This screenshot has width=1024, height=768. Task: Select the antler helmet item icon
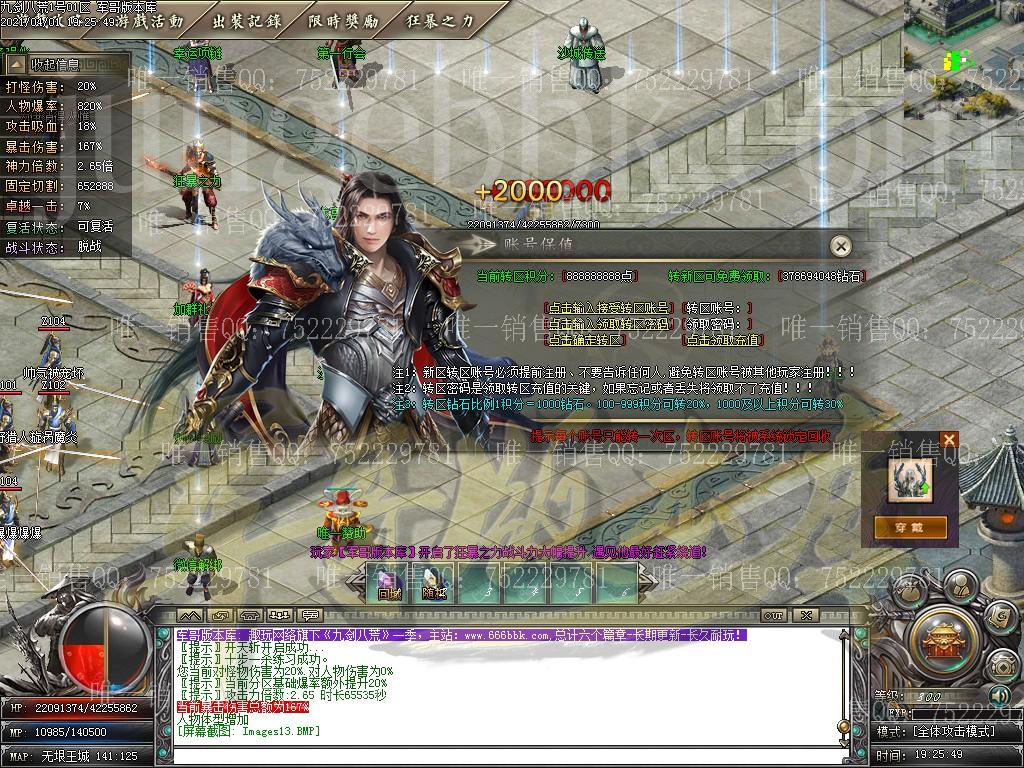click(x=910, y=479)
